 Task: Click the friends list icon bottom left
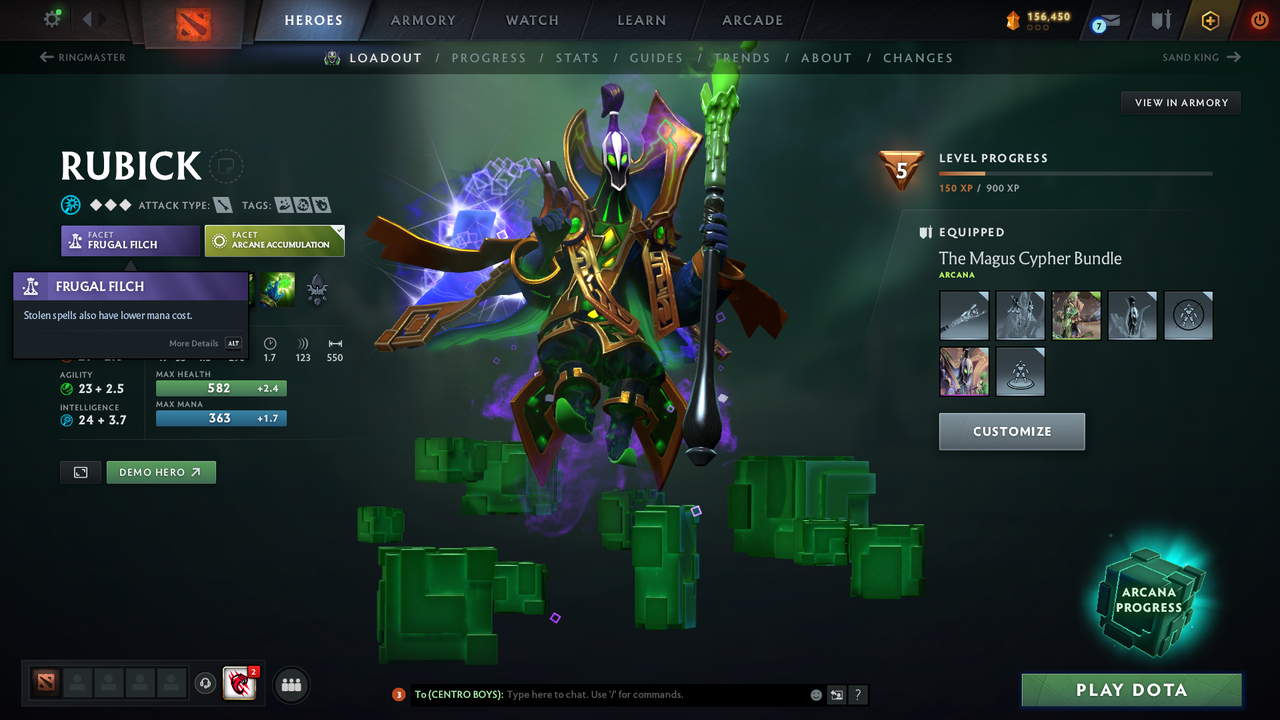(290, 684)
